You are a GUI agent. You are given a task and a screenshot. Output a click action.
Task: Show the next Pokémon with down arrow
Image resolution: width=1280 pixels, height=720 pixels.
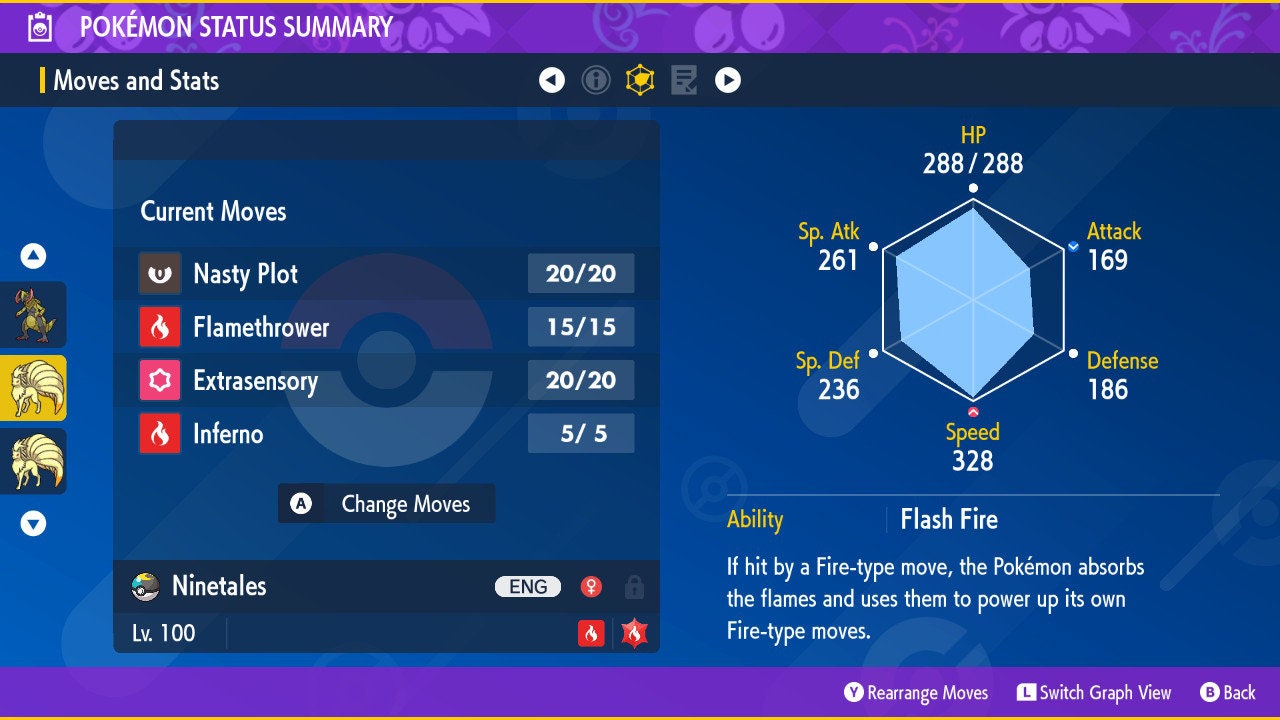(33, 523)
